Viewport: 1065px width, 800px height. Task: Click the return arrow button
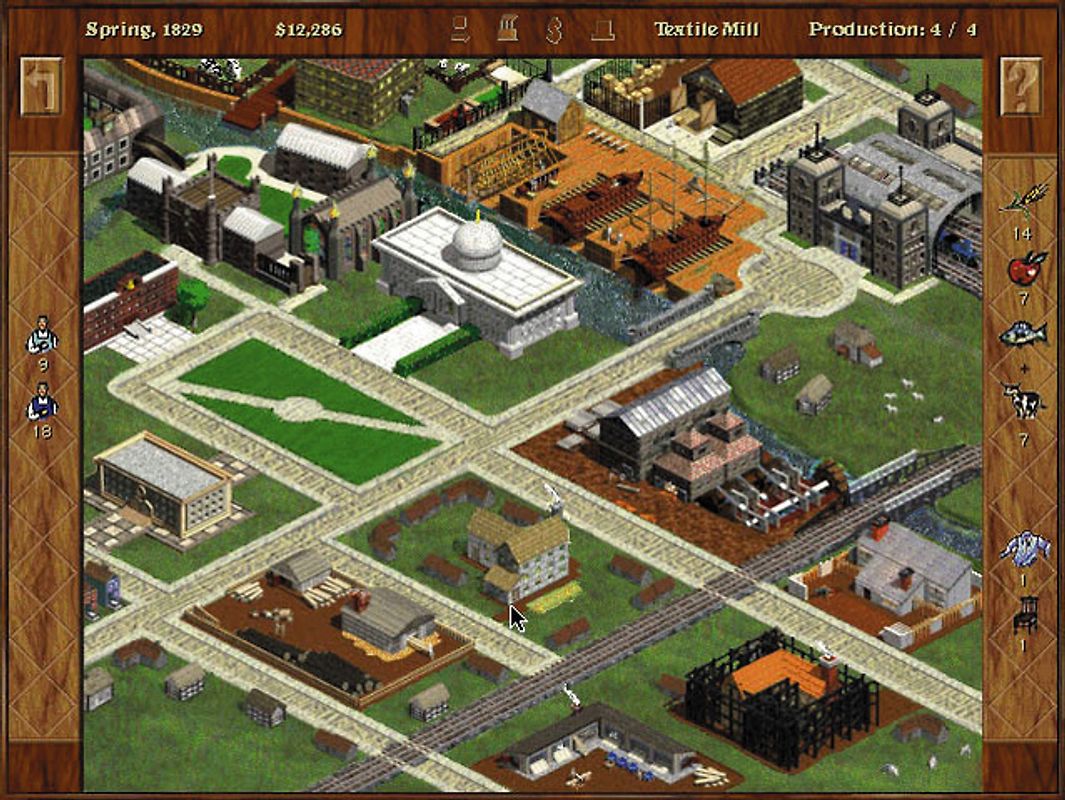click(41, 86)
